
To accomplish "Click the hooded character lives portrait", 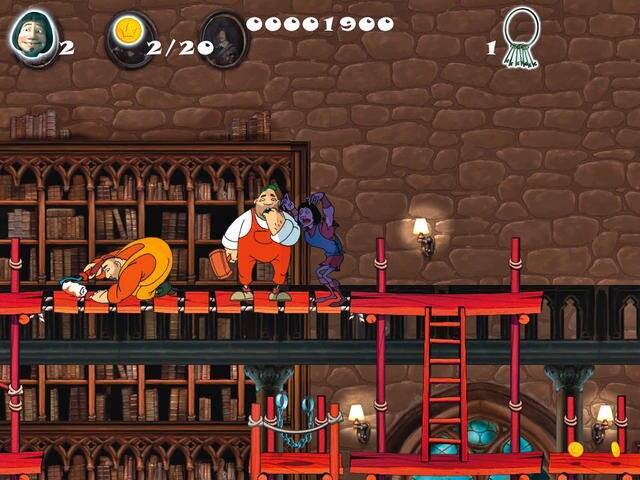I will pos(33,36).
